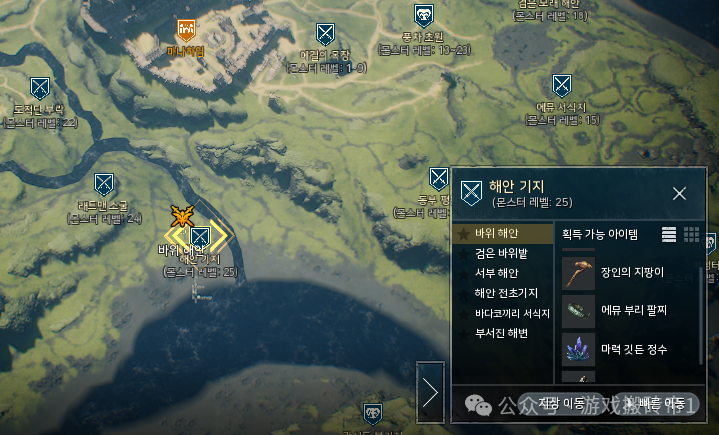Select the 미나하임 town marker

(x=186, y=30)
